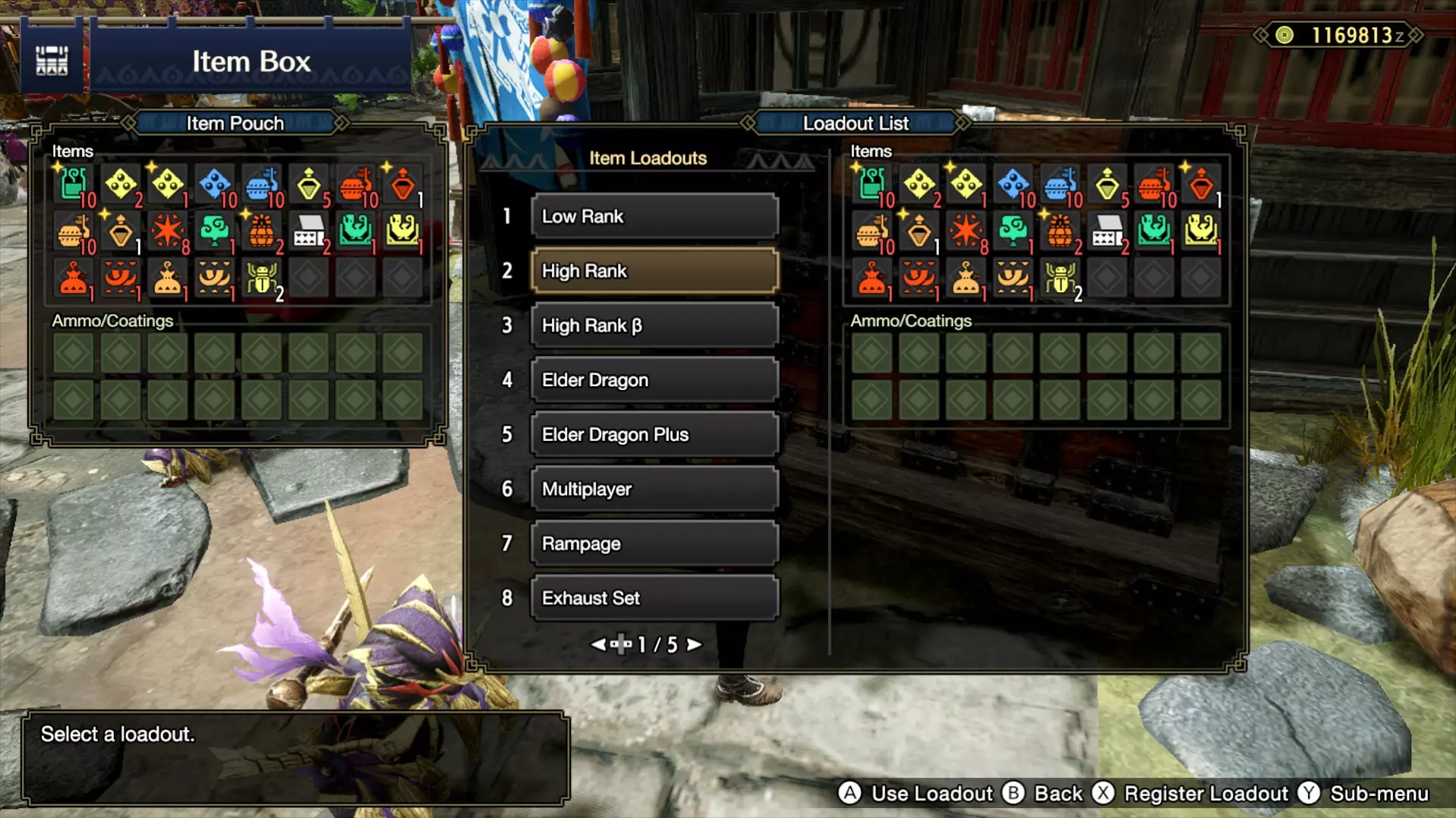Choose the Elder Dragon Plus loadout

click(x=654, y=435)
